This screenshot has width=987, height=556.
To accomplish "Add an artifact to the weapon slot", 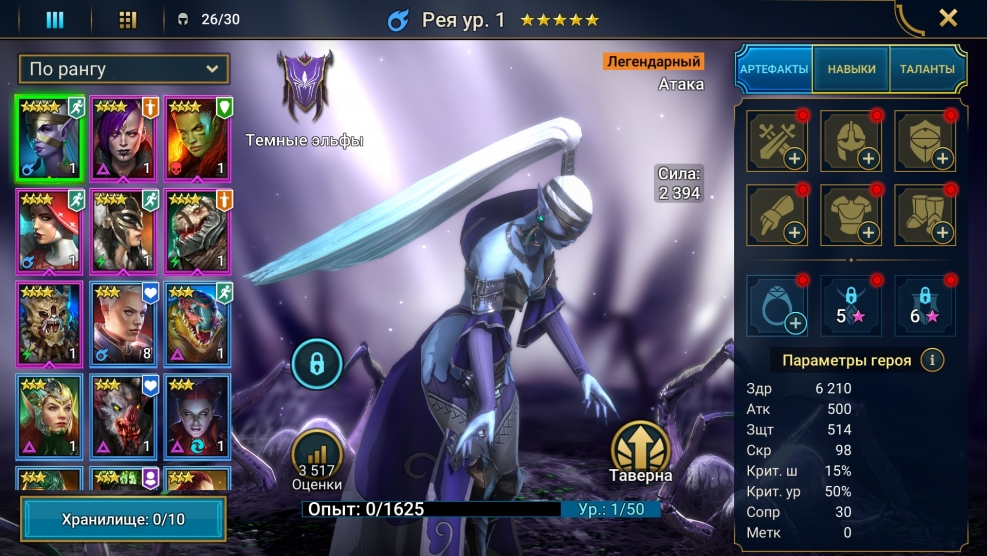I will click(x=776, y=139).
